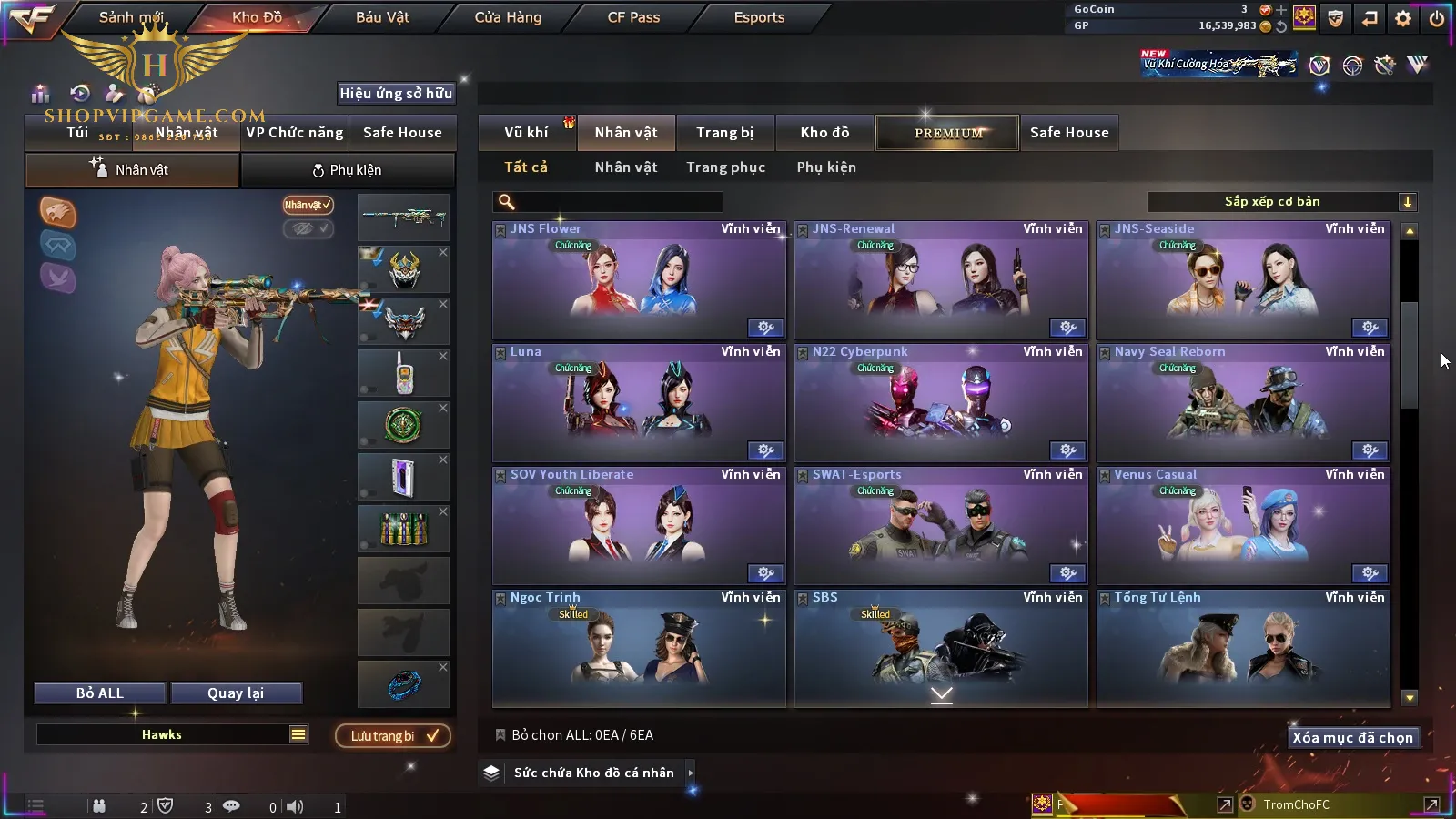Screen dimensions: 1456x819
Task: Select the Trang bị tab
Action: click(x=724, y=133)
